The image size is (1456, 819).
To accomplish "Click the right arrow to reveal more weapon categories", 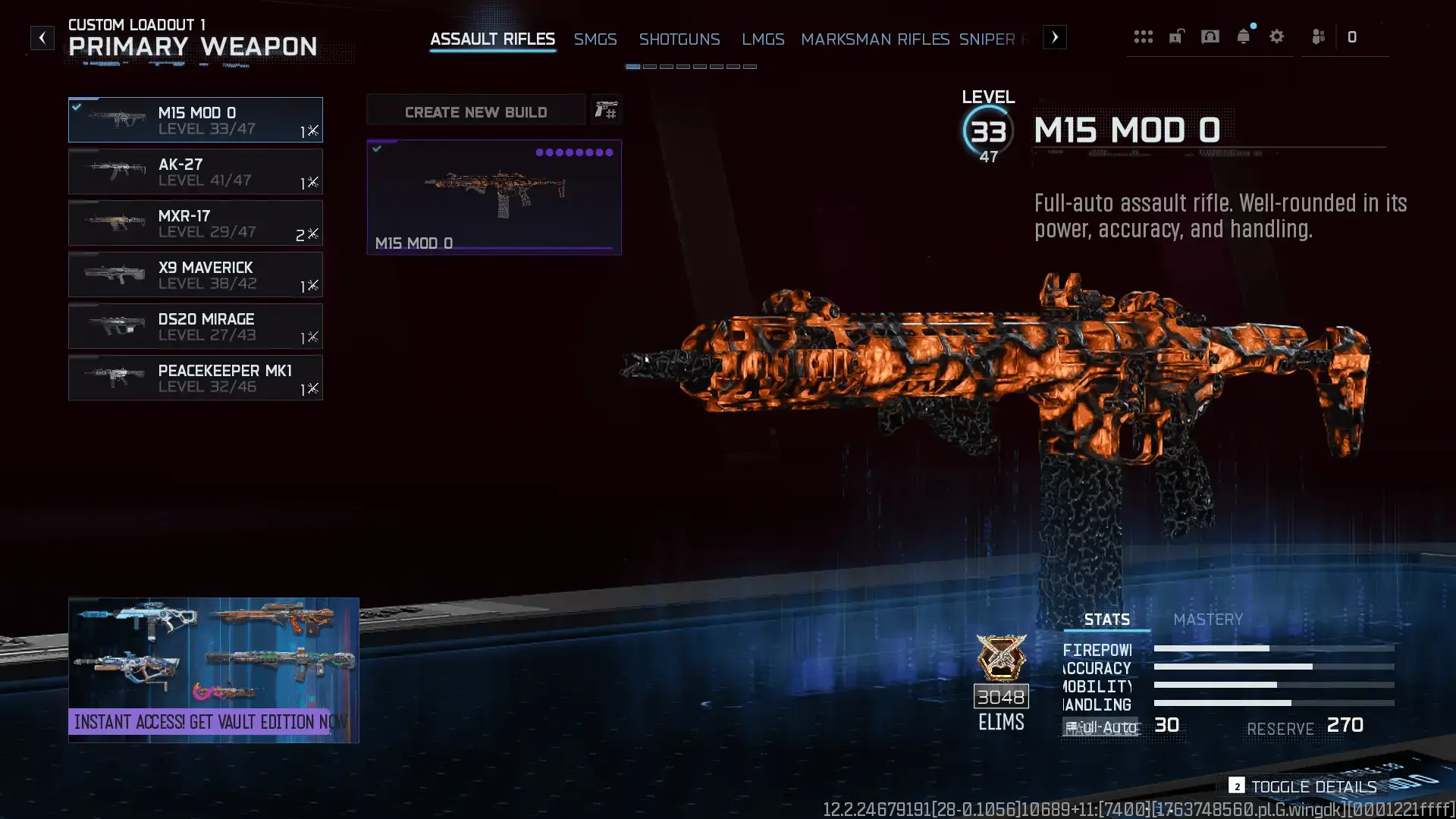I will pos(1053,36).
